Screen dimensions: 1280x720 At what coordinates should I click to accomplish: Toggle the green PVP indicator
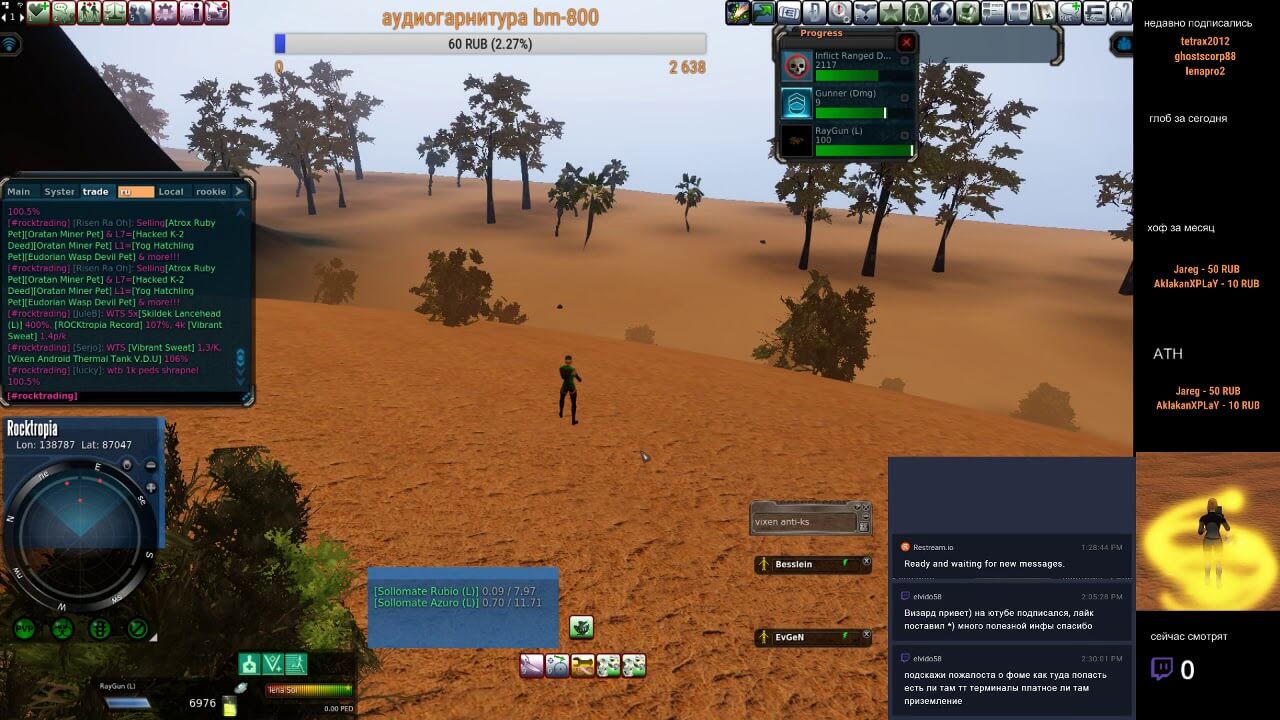point(24,629)
